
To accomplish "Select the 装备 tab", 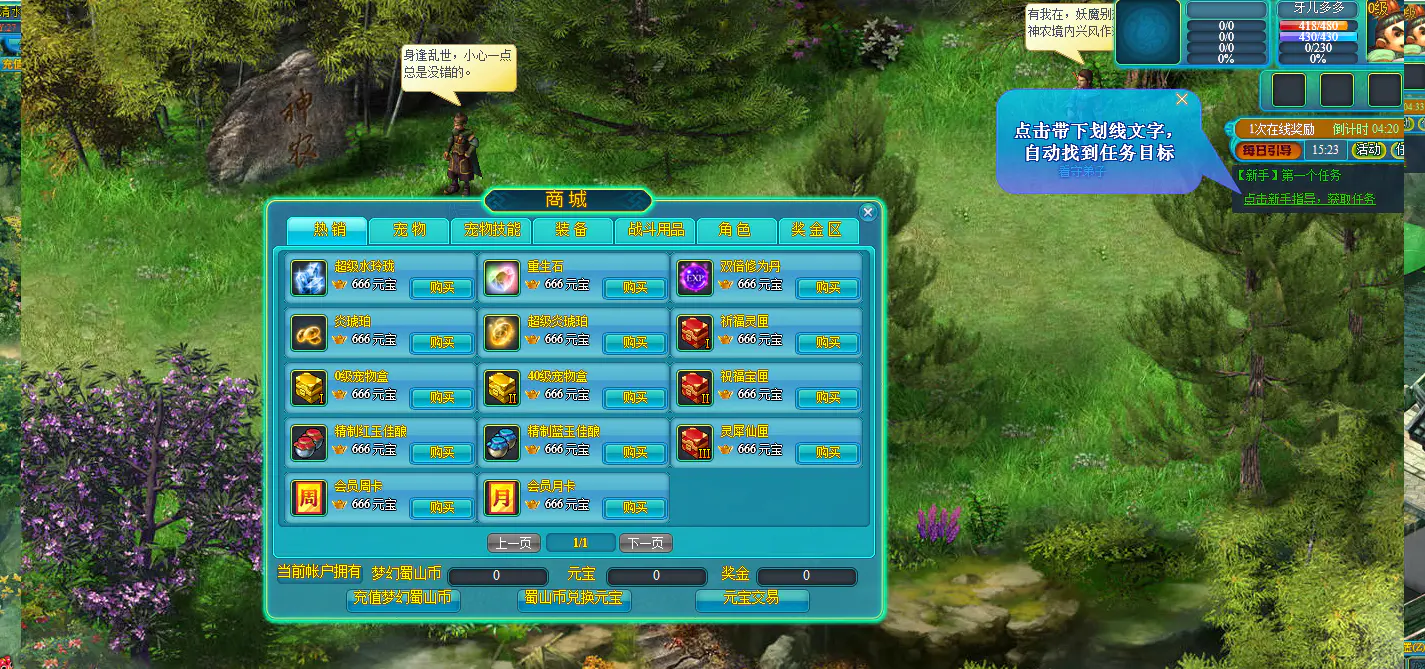I will pyautogui.click(x=572, y=230).
